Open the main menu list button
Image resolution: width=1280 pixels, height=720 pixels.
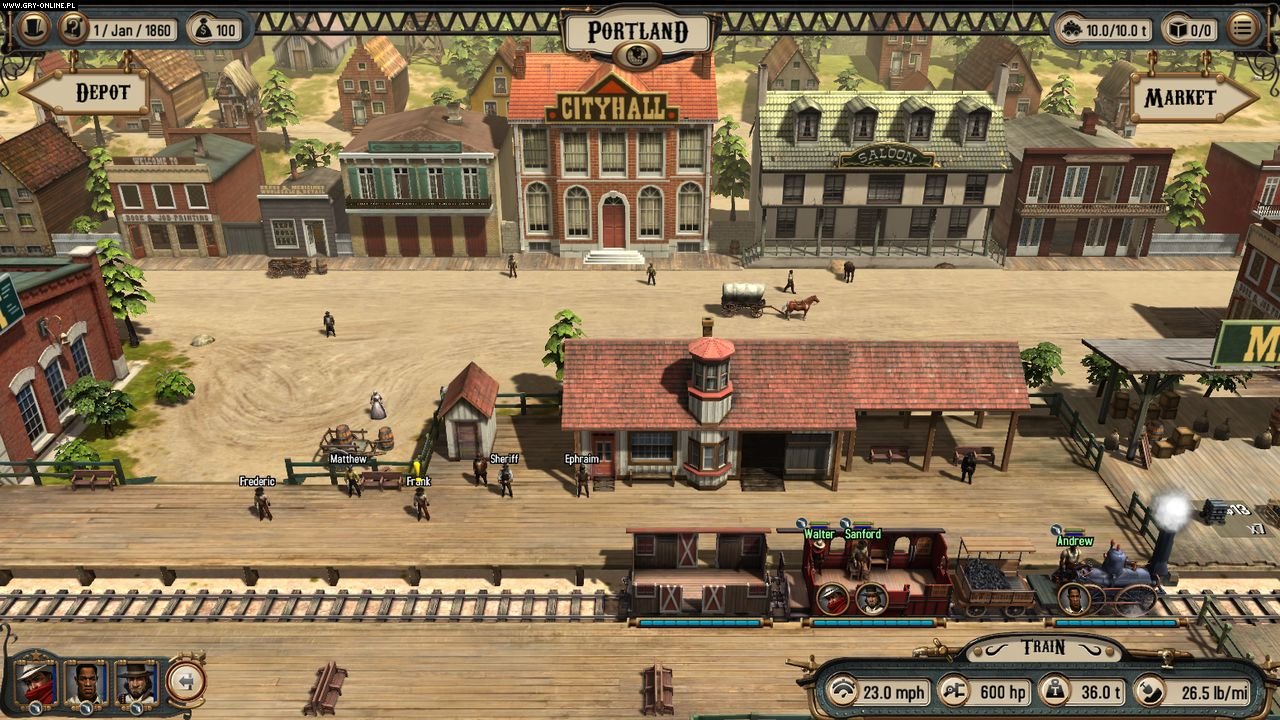pyautogui.click(x=1242, y=29)
